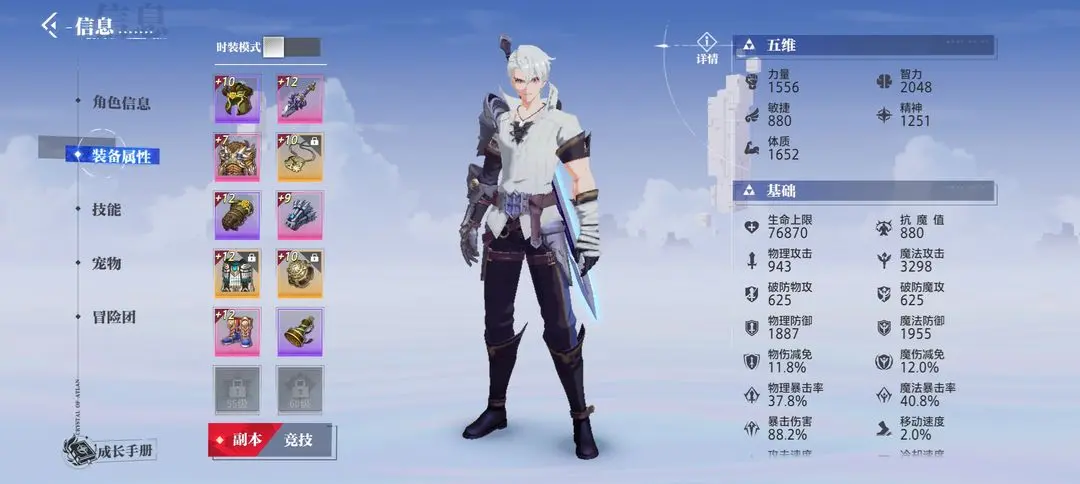Show the 冒险团 tab
1080x484 pixels.
coord(114,317)
